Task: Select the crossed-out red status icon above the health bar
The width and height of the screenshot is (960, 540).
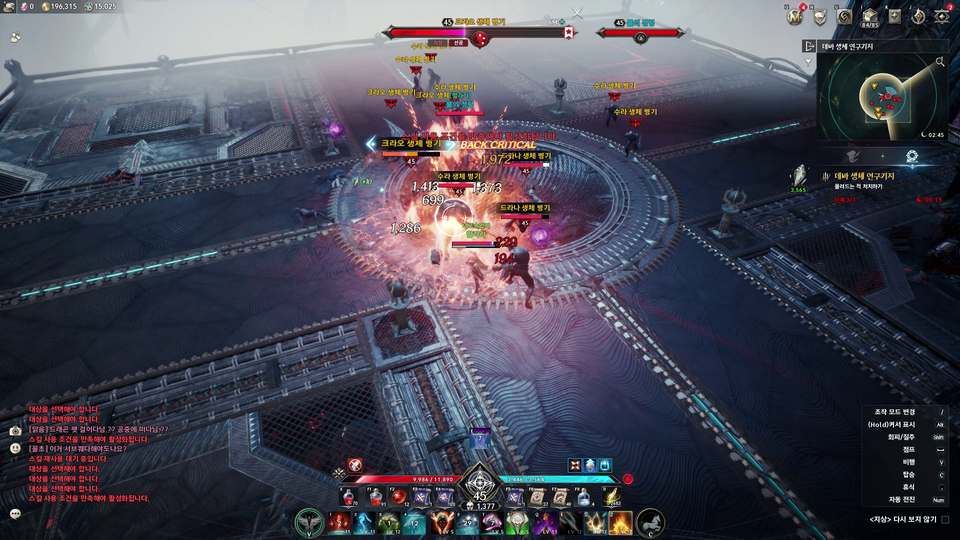Action: pyautogui.click(x=354, y=464)
